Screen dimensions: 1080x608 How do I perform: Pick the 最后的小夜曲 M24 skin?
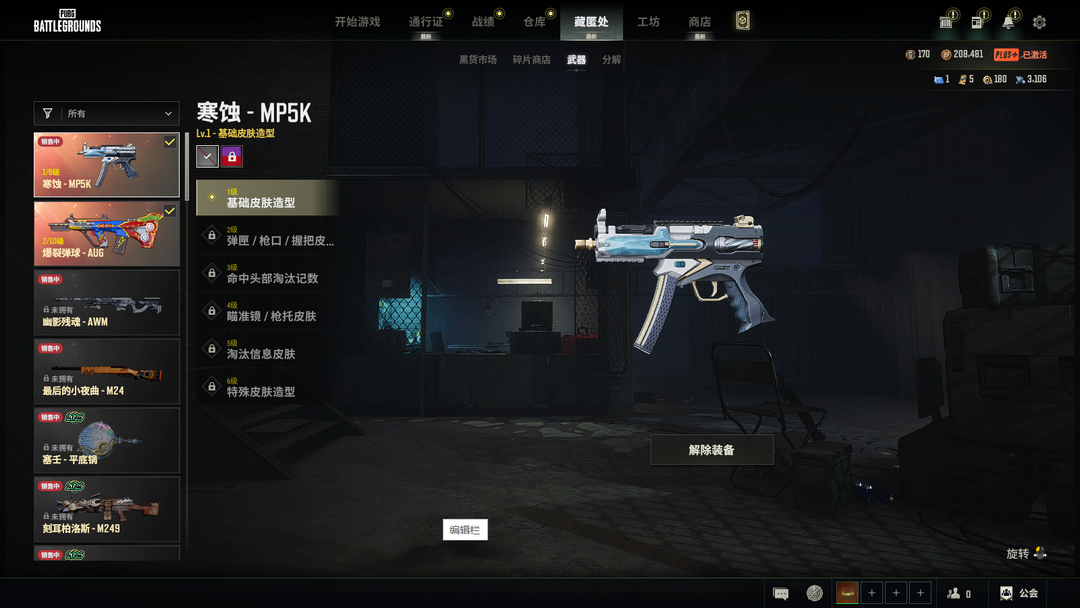pos(107,371)
